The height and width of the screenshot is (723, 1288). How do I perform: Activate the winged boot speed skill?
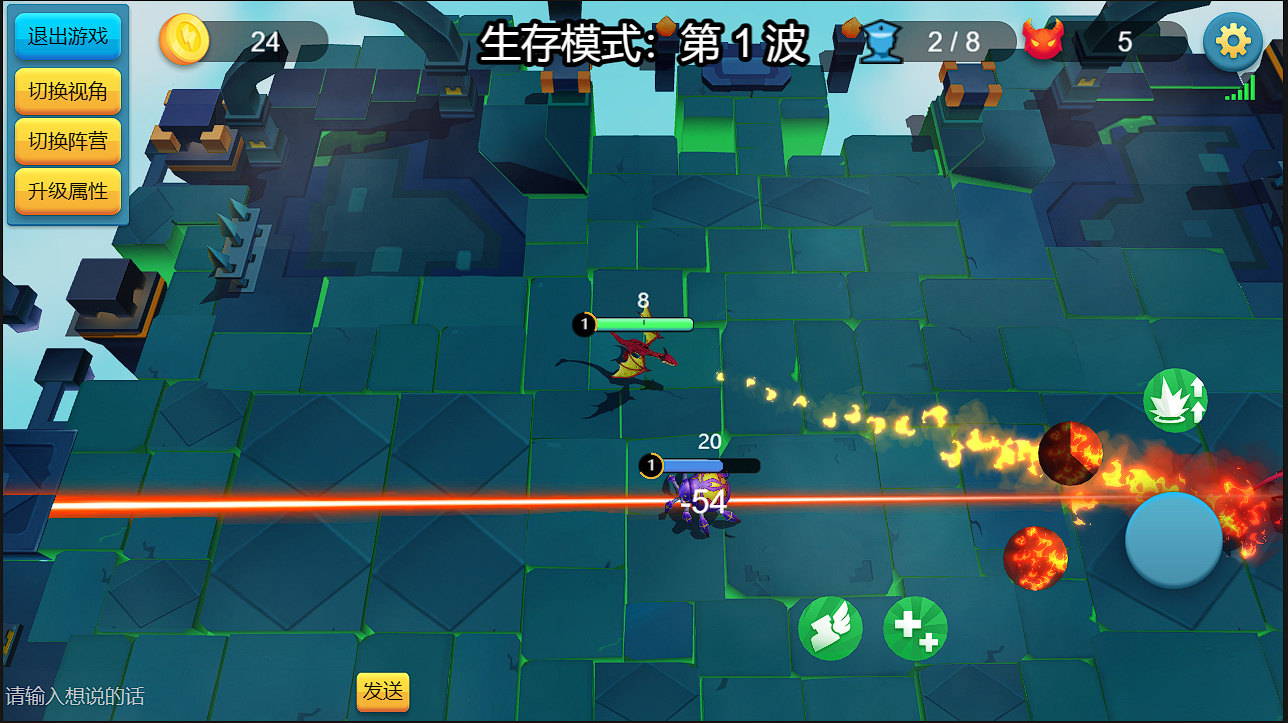tap(830, 629)
